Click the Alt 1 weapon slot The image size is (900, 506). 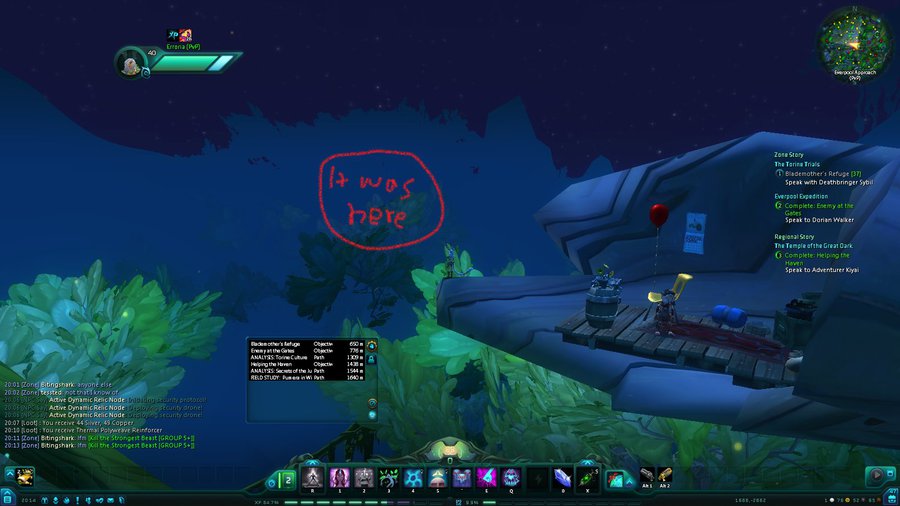point(646,474)
